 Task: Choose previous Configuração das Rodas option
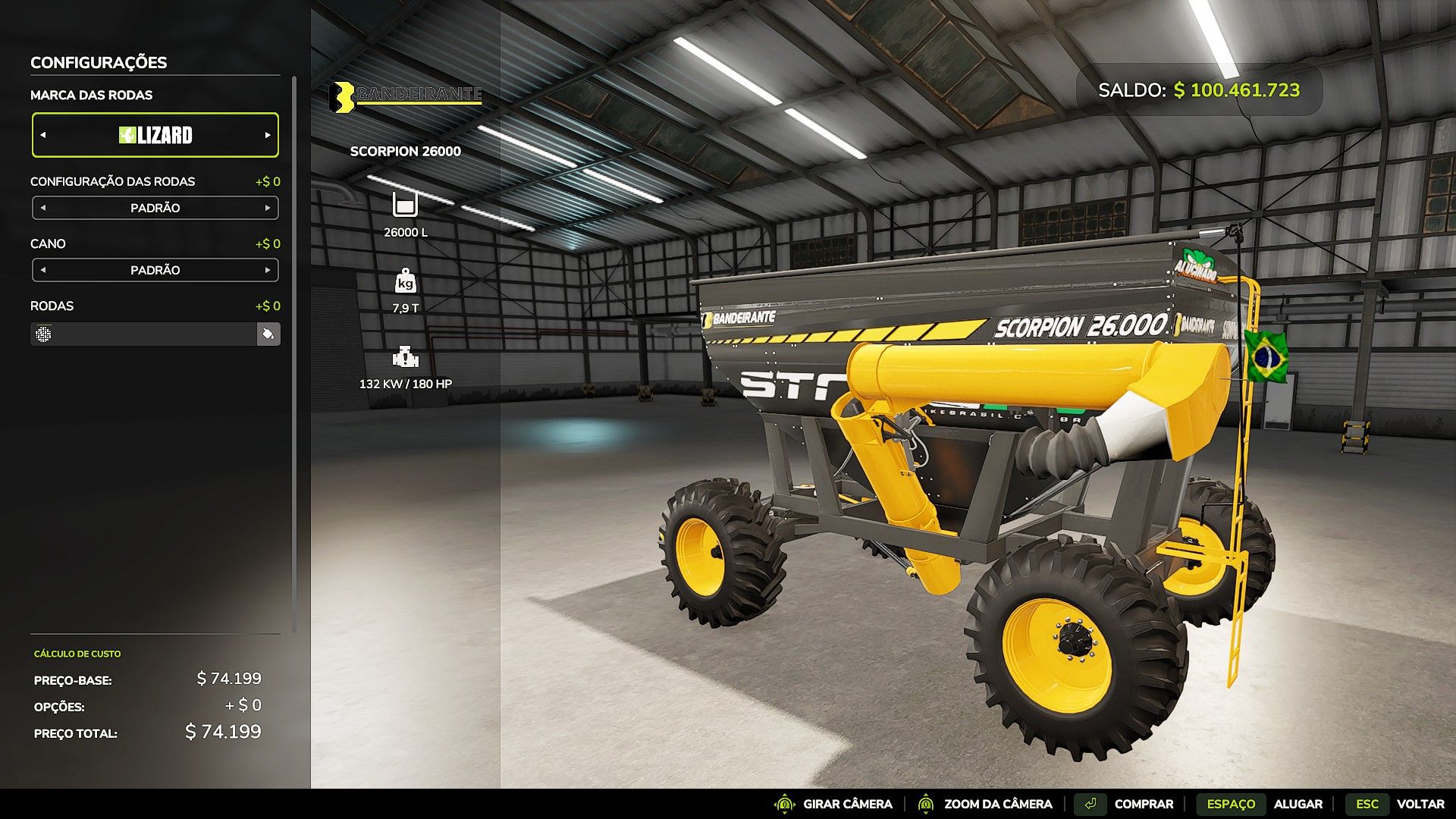click(43, 208)
